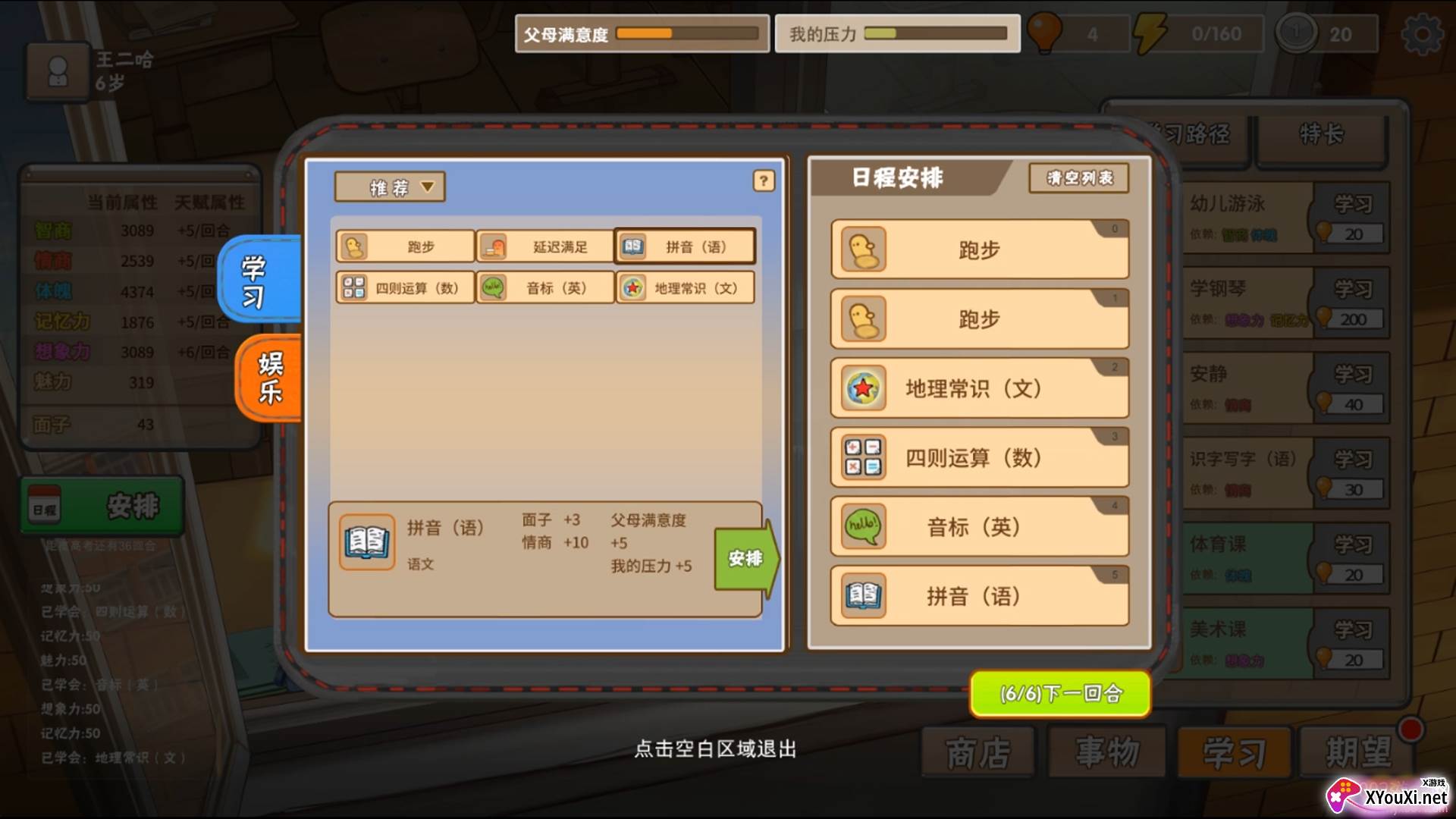Viewport: 1456px width, 819px height.
Task: Select the 地理常识（文）globe star icon
Action: (x=632, y=287)
